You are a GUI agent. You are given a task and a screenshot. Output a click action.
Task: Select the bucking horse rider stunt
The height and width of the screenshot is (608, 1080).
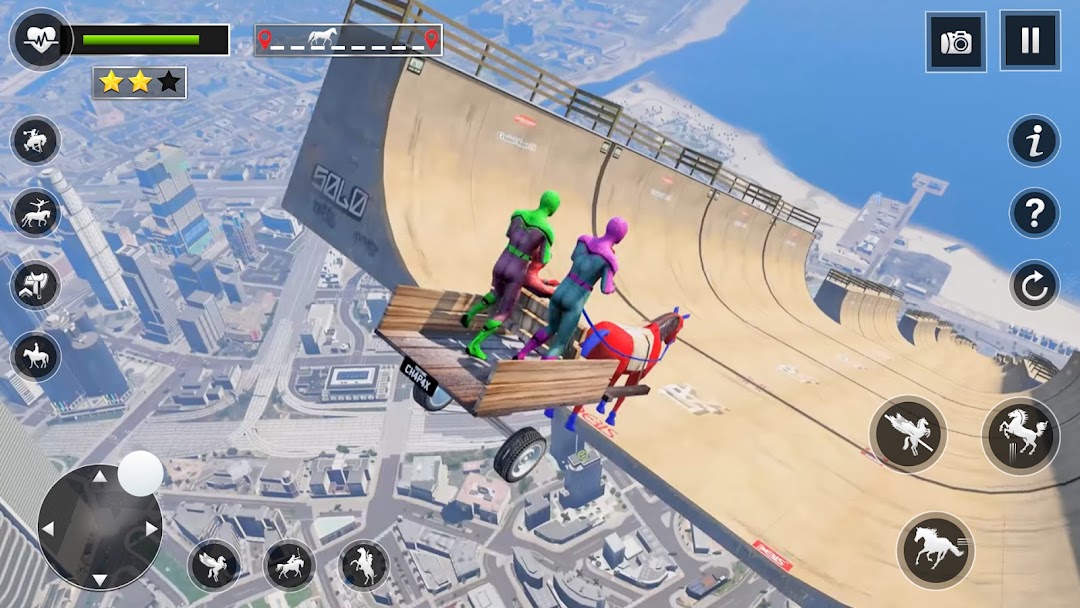36,140
